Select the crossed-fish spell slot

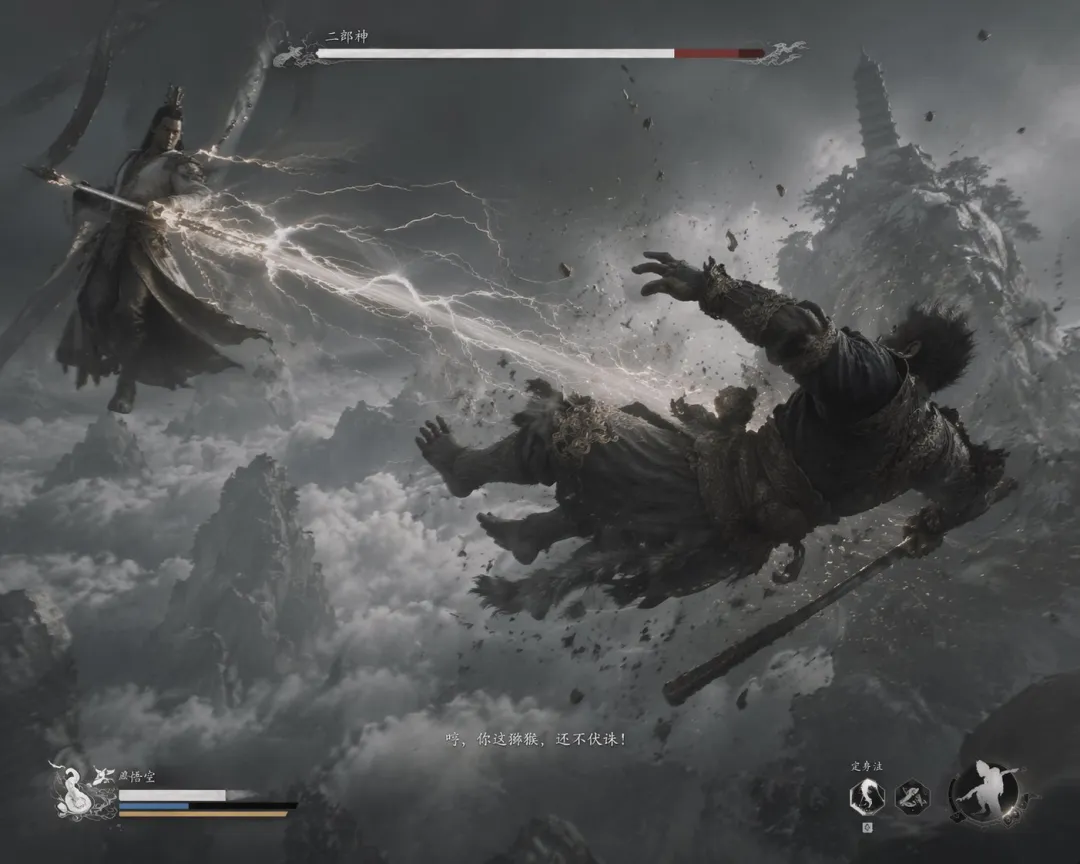pyautogui.click(x=912, y=797)
